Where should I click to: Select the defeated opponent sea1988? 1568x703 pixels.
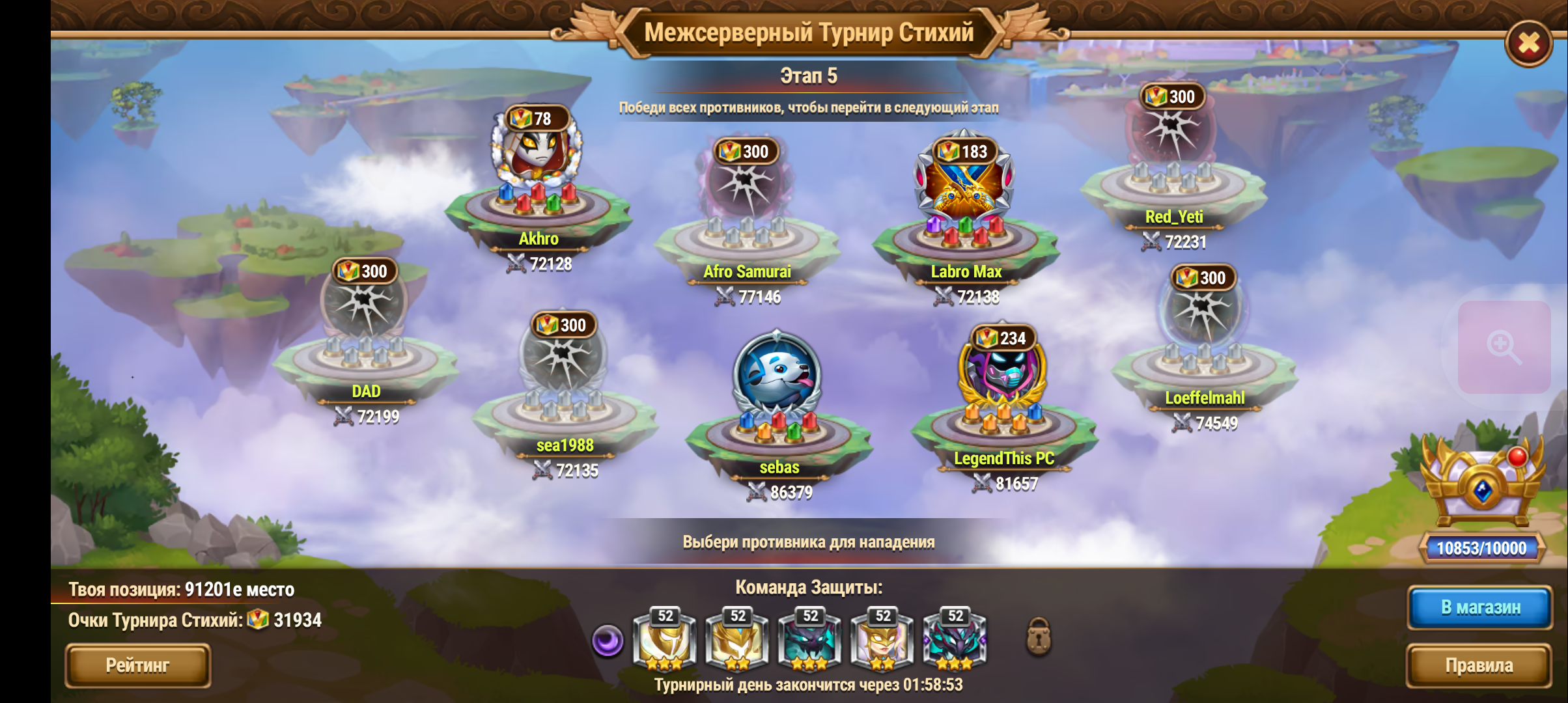tap(563, 361)
